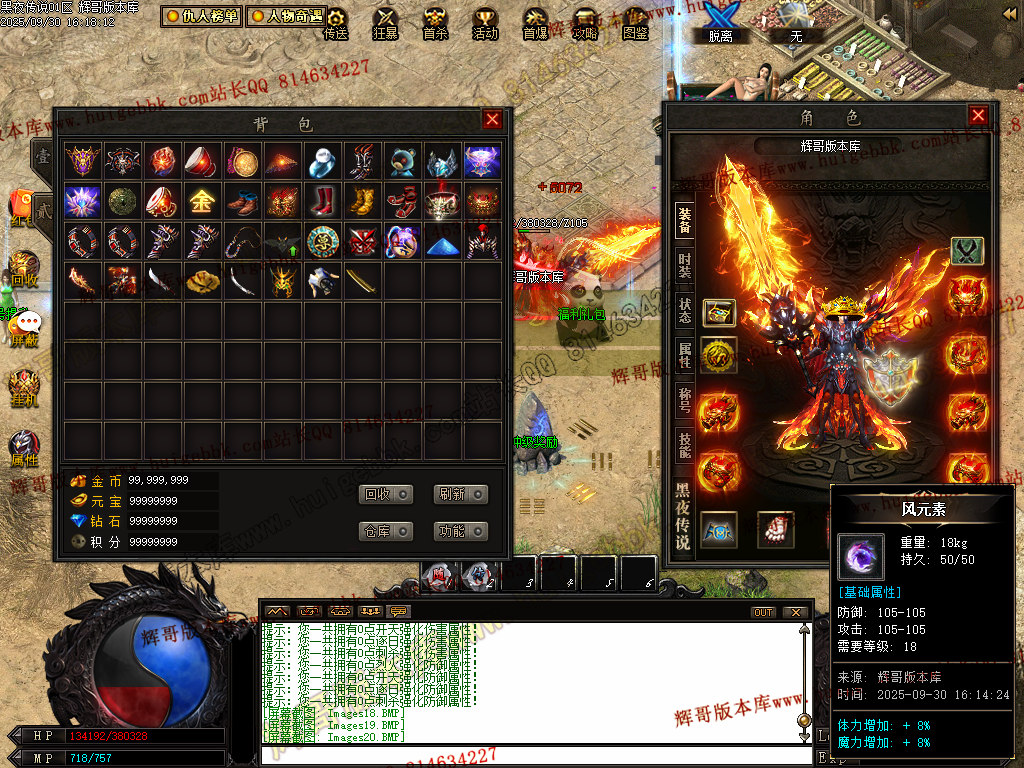The image size is (1024, 768).
Task: Open the 技能 skills tab
Action: tap(684, 445)
